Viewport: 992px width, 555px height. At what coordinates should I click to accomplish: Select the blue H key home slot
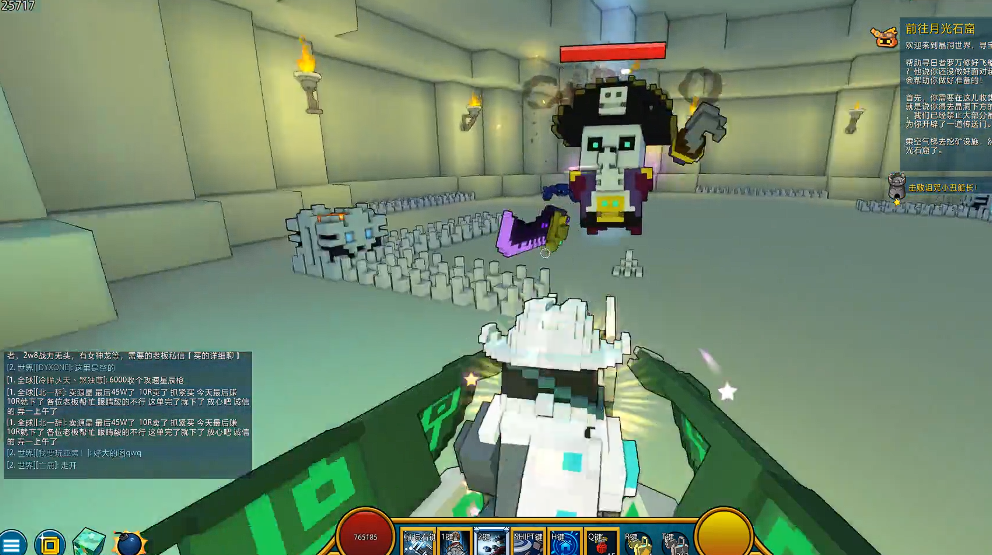564,541
